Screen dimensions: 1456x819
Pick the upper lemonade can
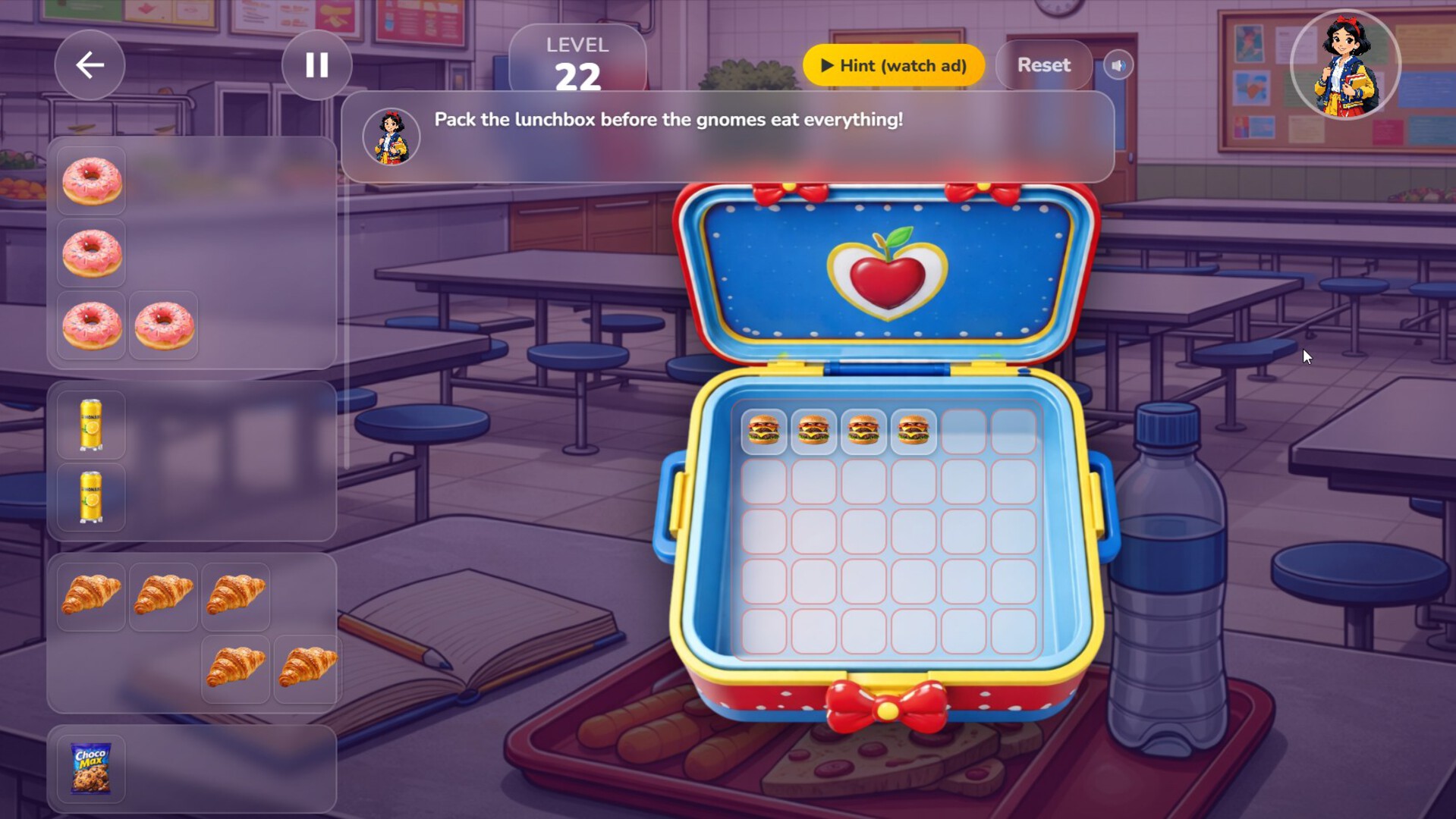(89, 425)
